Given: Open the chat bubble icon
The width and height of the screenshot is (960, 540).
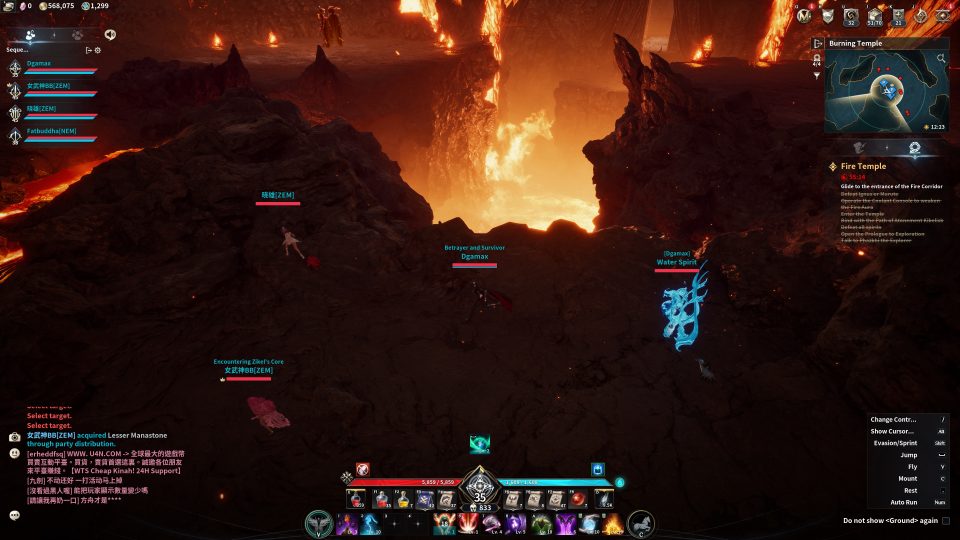Looking at the screenshot, I should [x=15, y=515].
